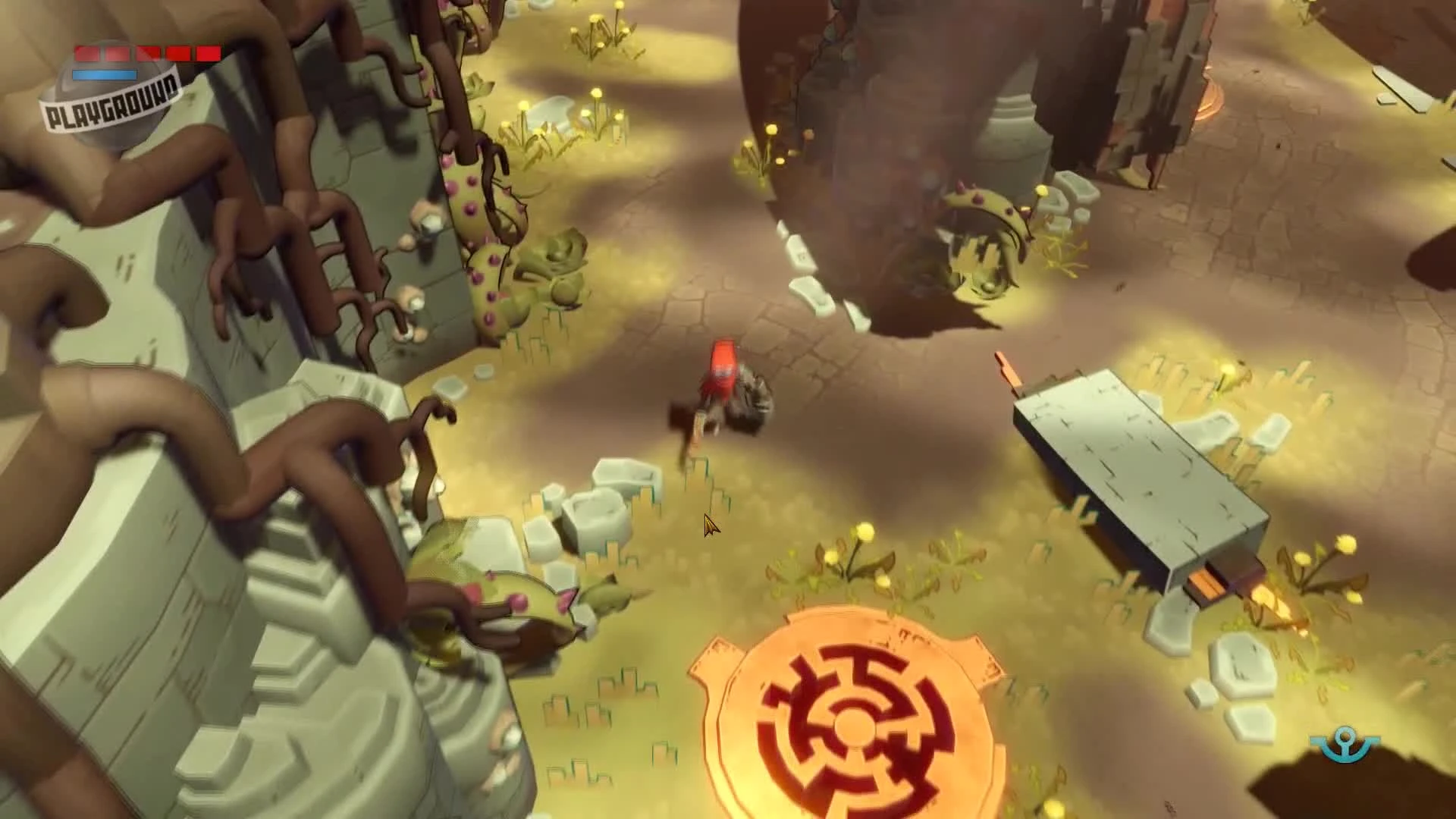
Task: Toggle the brightest health block on the right
Action: (208, 53)
